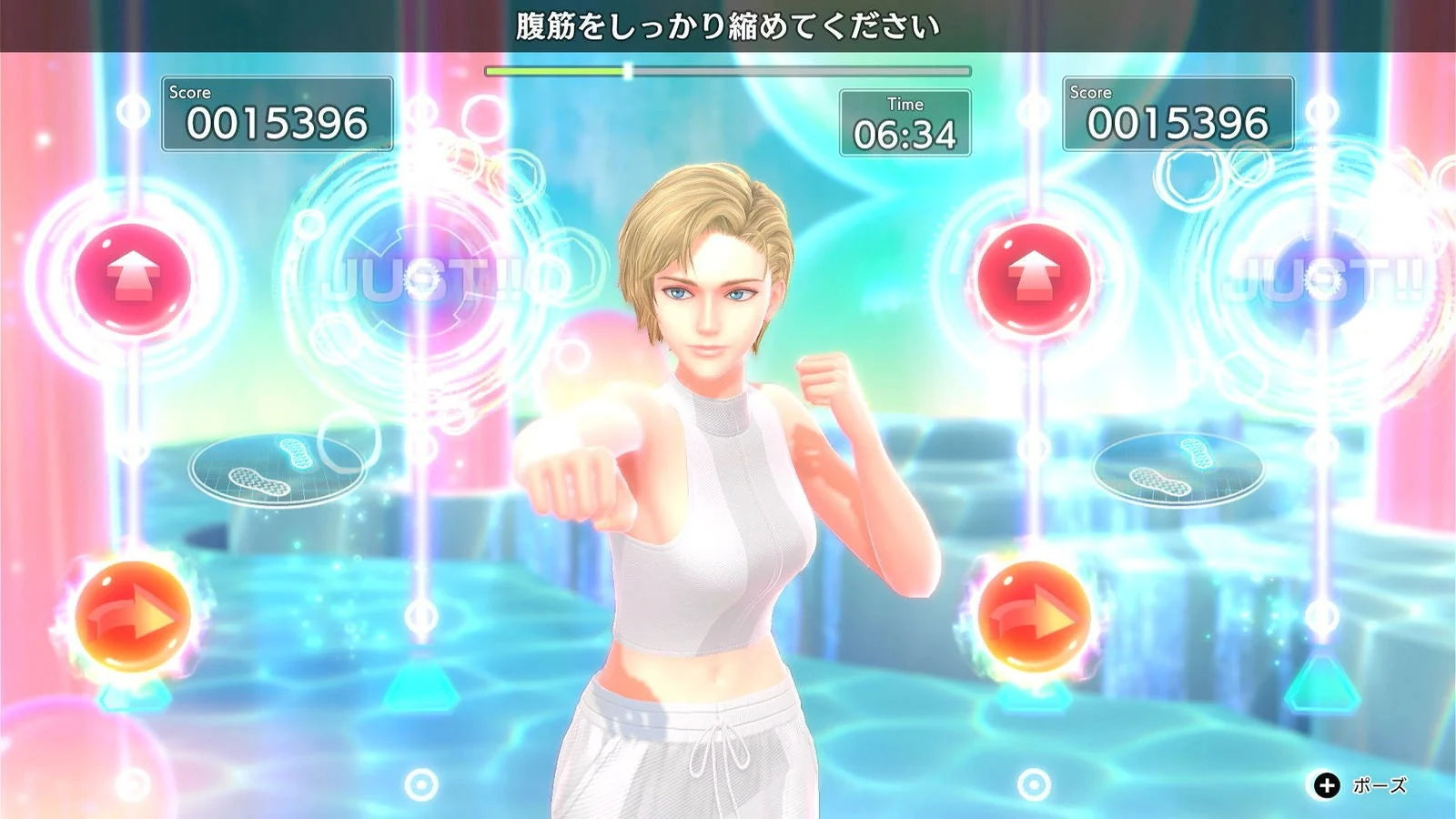Click the Time display showing 06:34
This screenshot has height=819, width=1456.
(905, 122)
